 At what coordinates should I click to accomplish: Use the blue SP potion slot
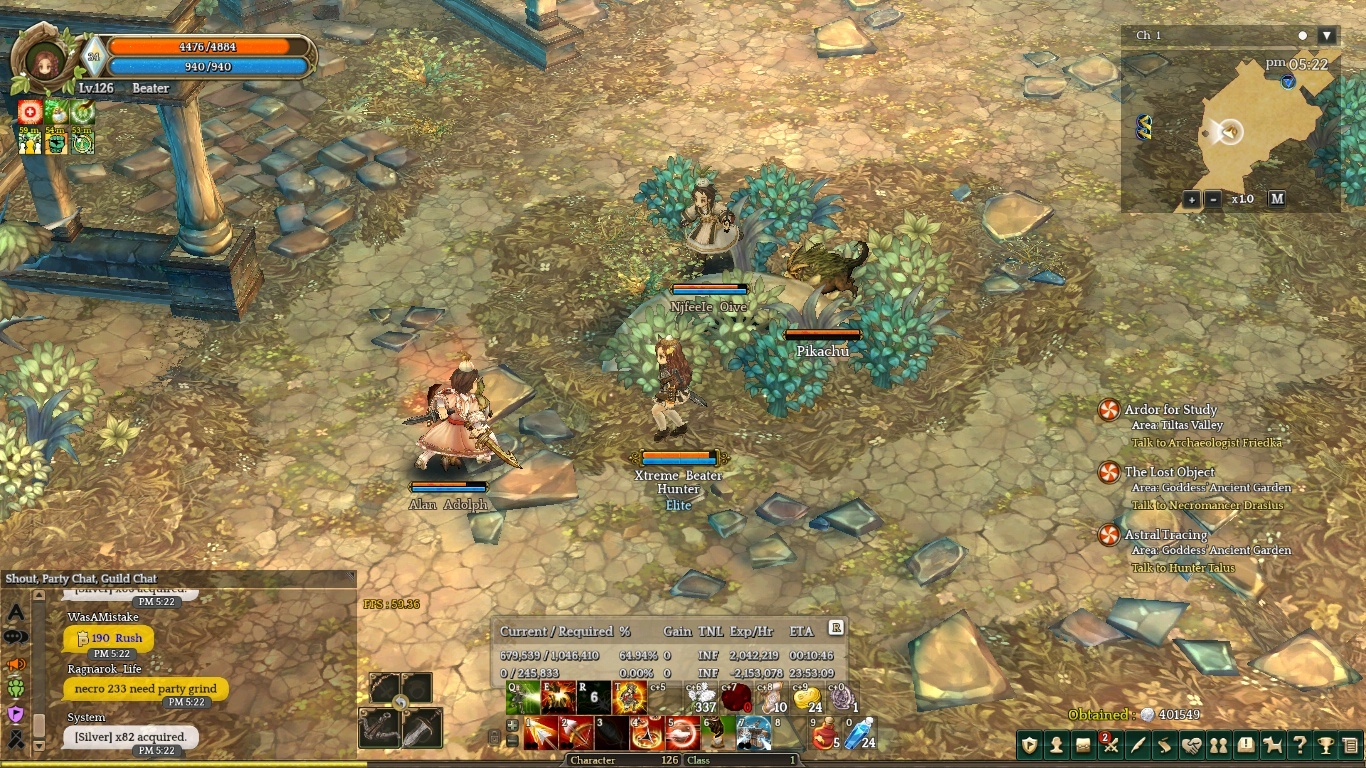[x=860, y=734]
